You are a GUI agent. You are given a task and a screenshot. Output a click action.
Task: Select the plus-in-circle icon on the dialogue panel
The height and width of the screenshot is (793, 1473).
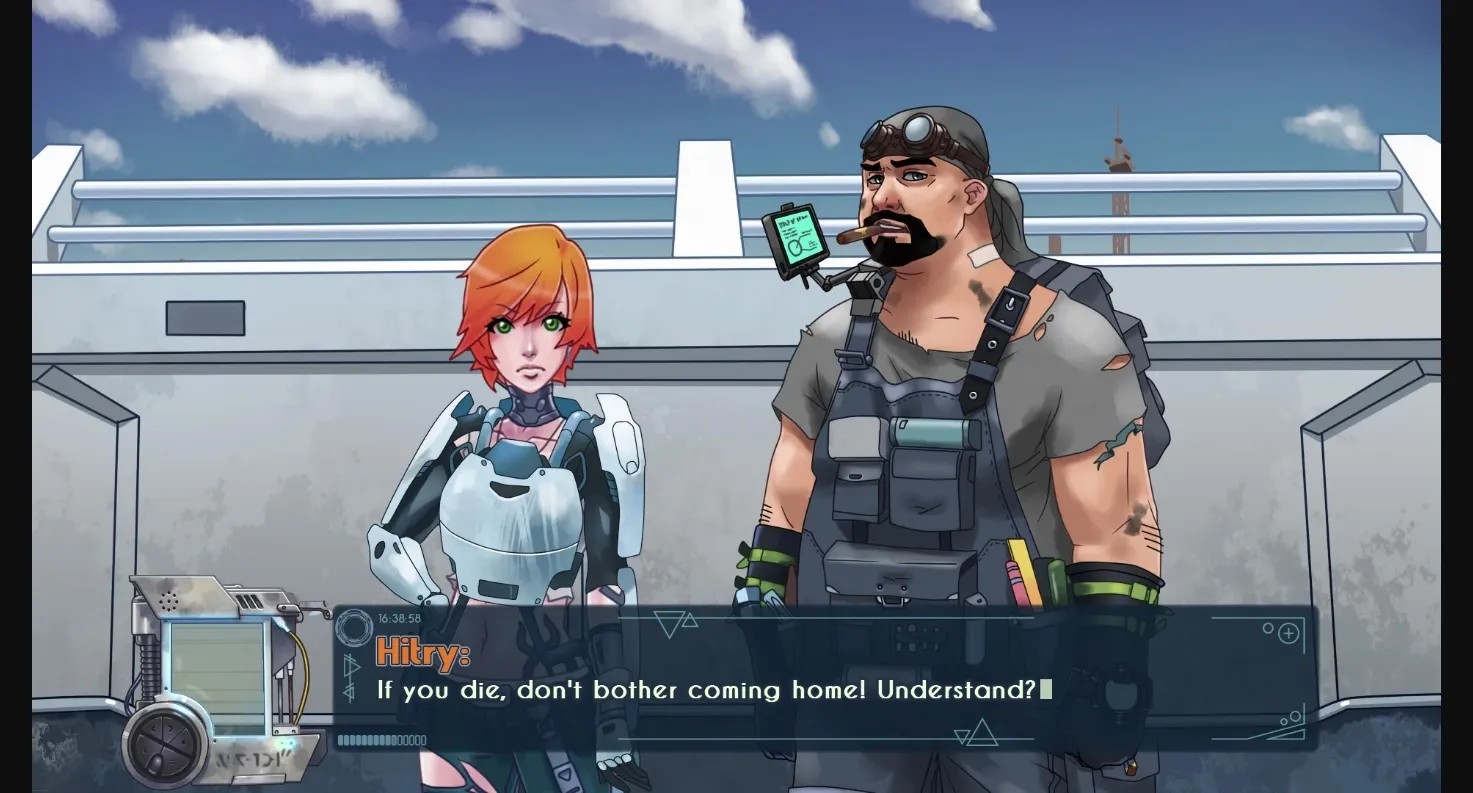[1289, 633]
